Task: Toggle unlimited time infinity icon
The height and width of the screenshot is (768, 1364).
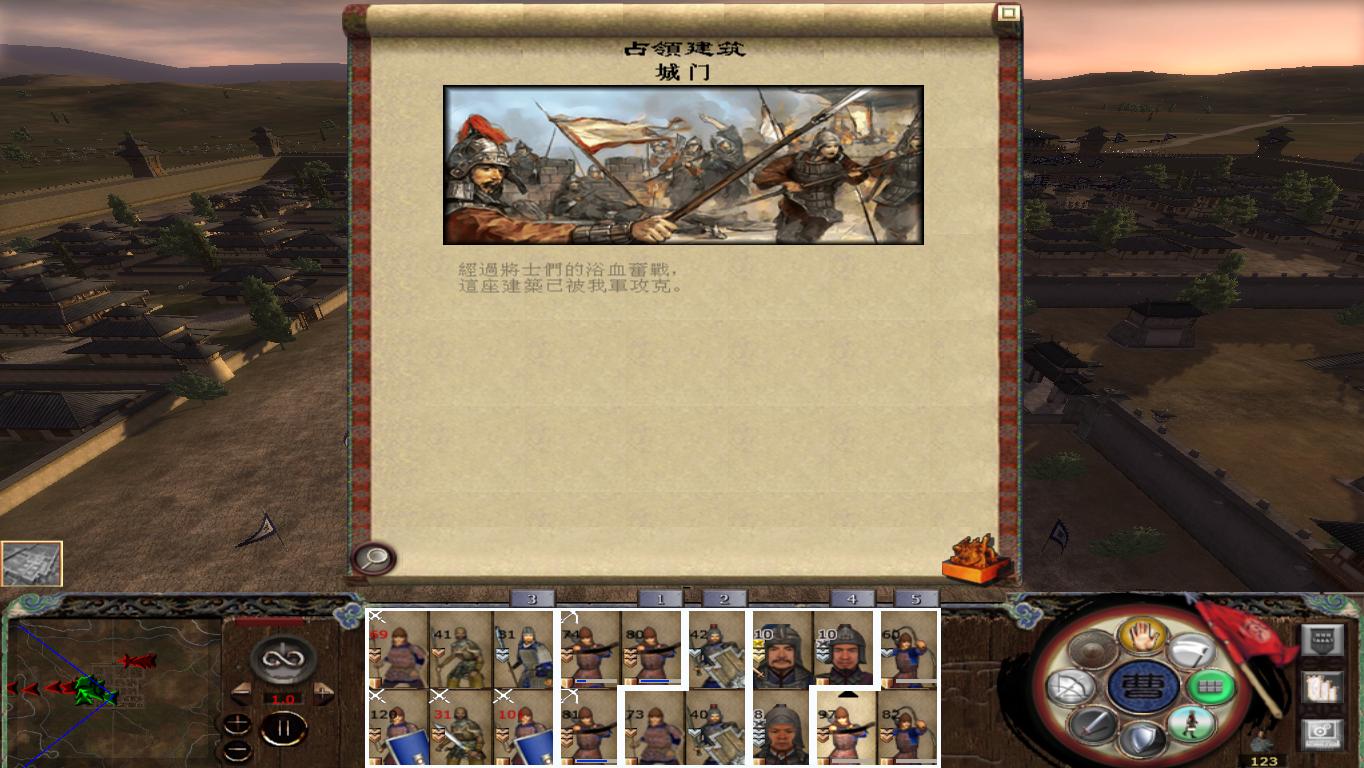Action: coord(282,660)
